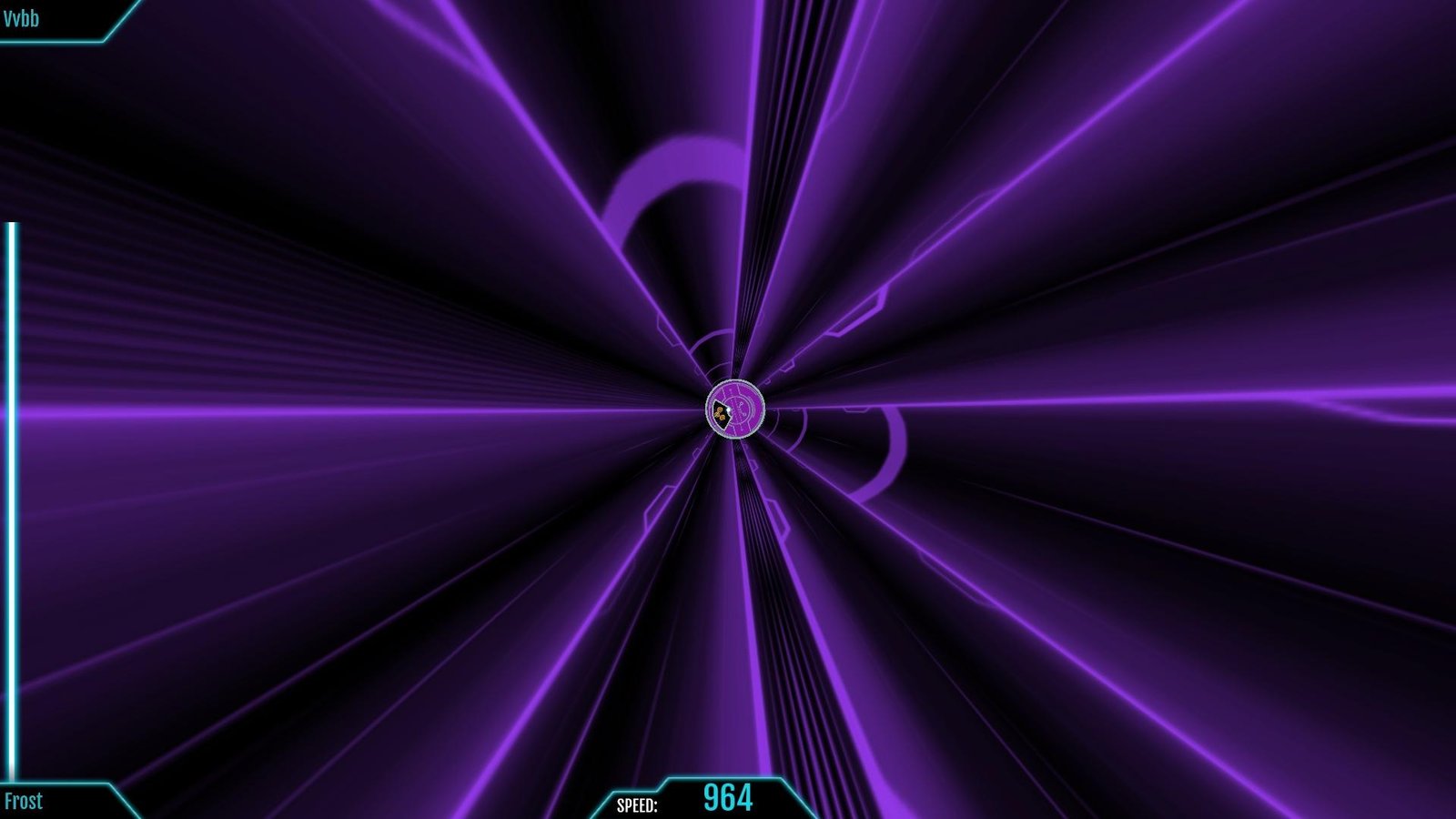Screen dimensions: 1456x819
Task: Select the player ship at tunnel center
Action: (x=733, y=409)
